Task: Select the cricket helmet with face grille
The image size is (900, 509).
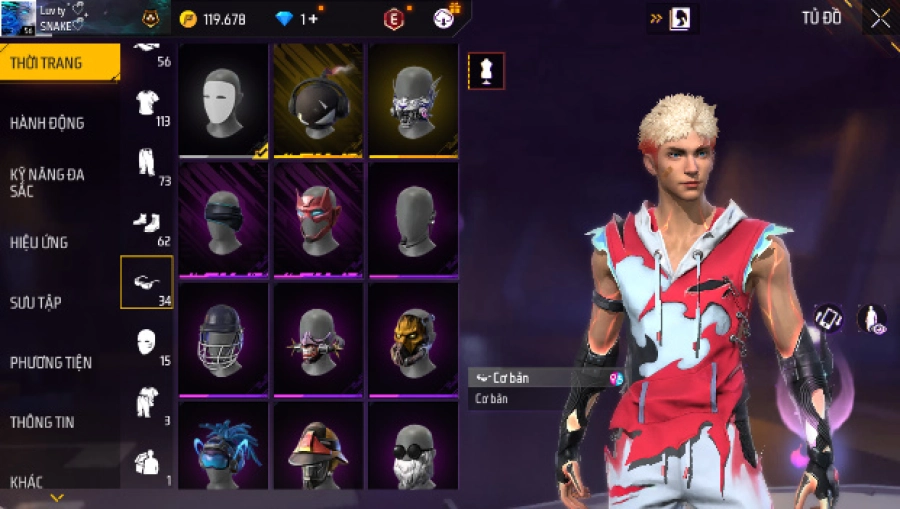Action: [x=223, y=339]
